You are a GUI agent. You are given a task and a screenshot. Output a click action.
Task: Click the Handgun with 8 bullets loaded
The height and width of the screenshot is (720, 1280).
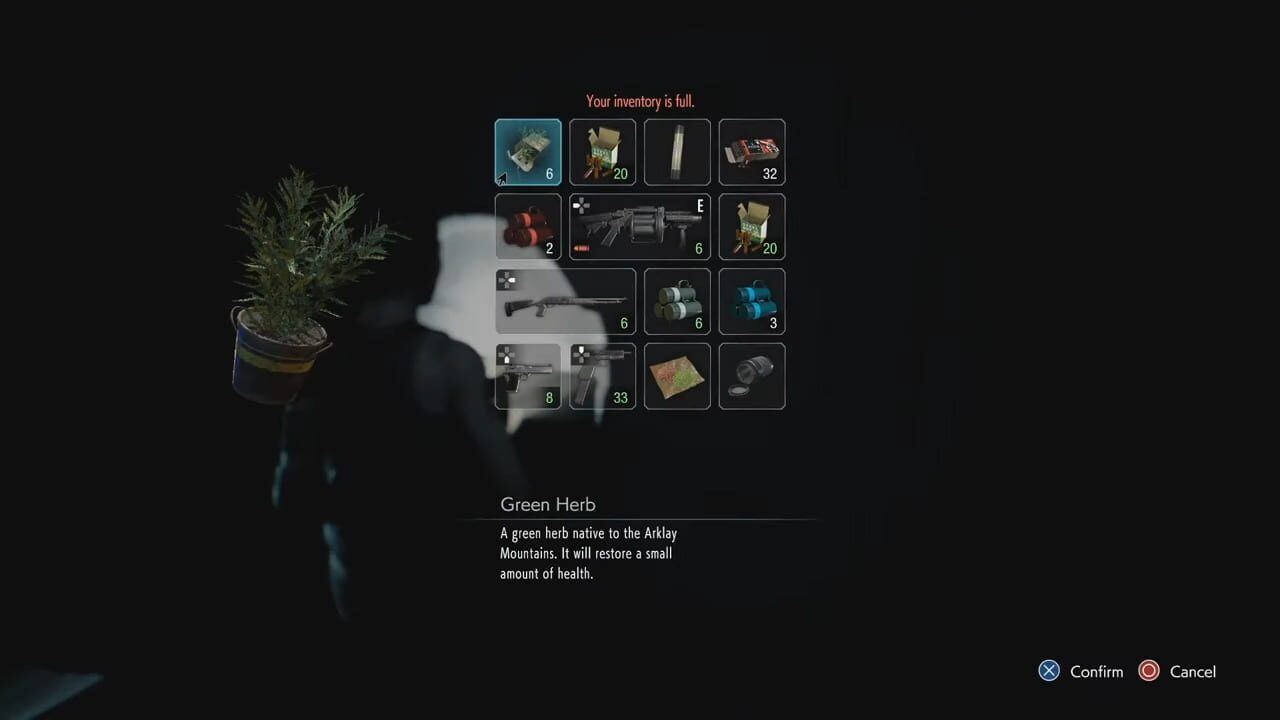[x=528, y=377]
